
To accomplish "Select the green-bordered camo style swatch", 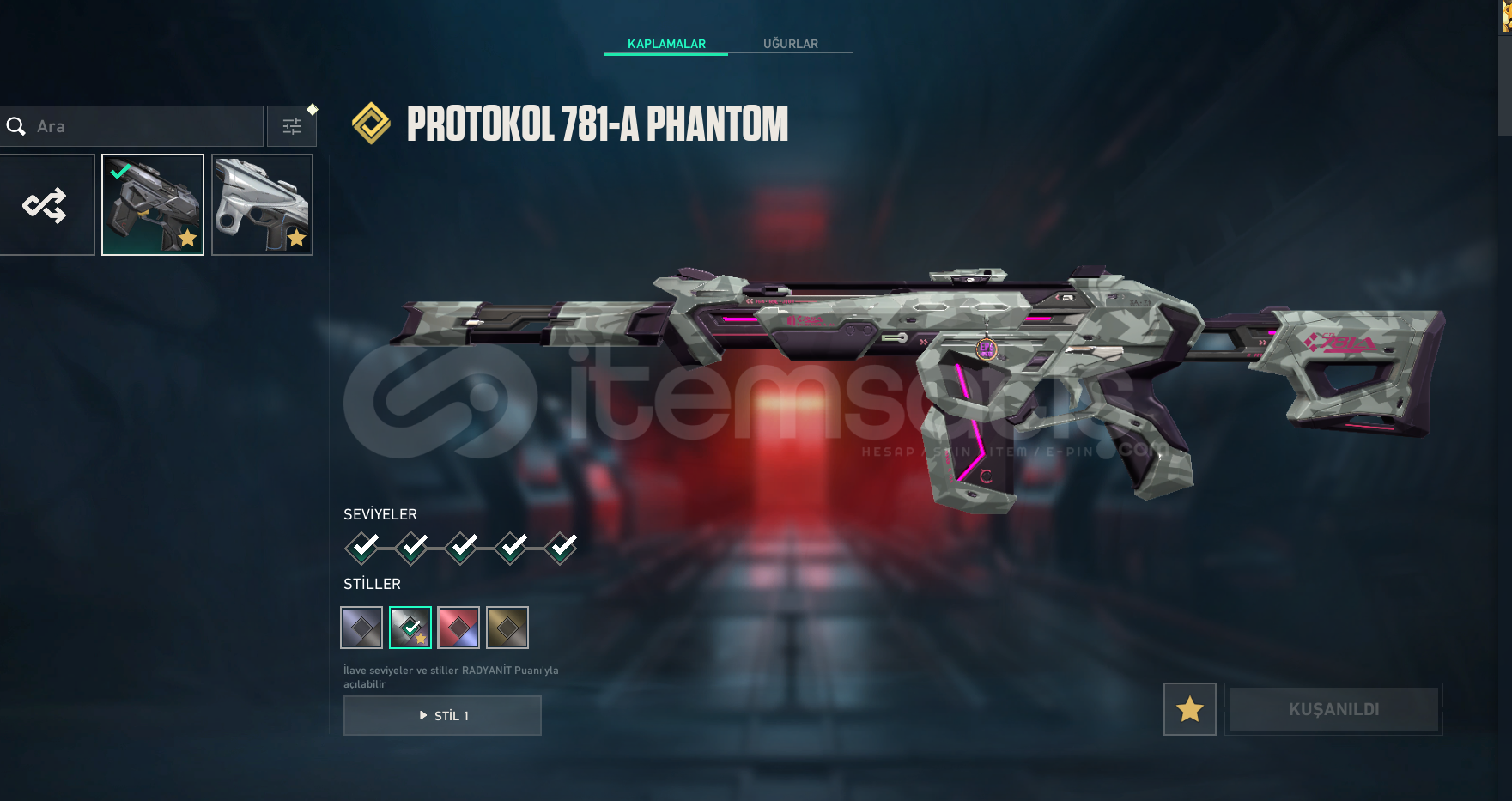I will pyautogui.click(x=410, y=628).
